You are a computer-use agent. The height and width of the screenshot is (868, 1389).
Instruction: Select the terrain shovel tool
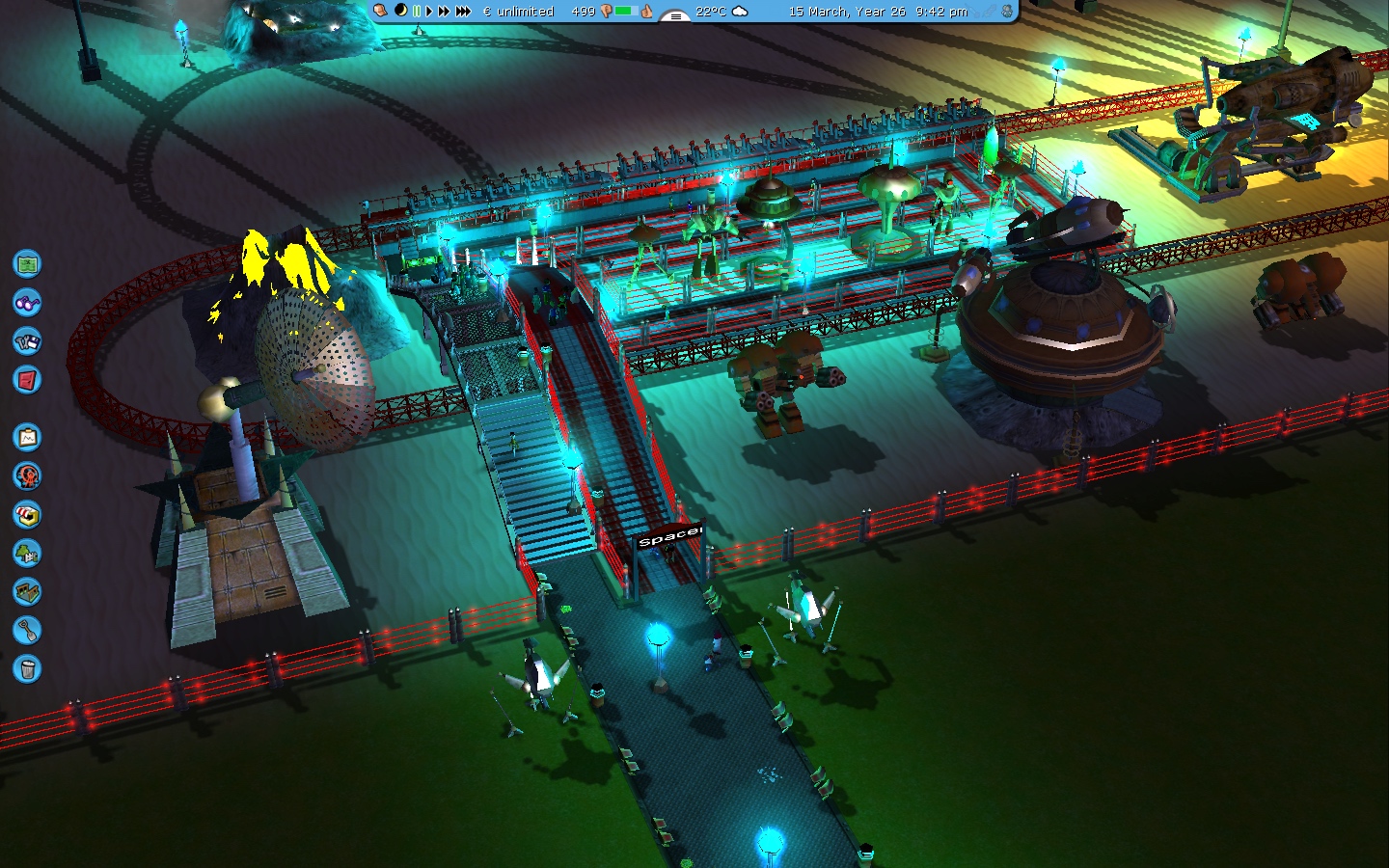tap(27, 630)
